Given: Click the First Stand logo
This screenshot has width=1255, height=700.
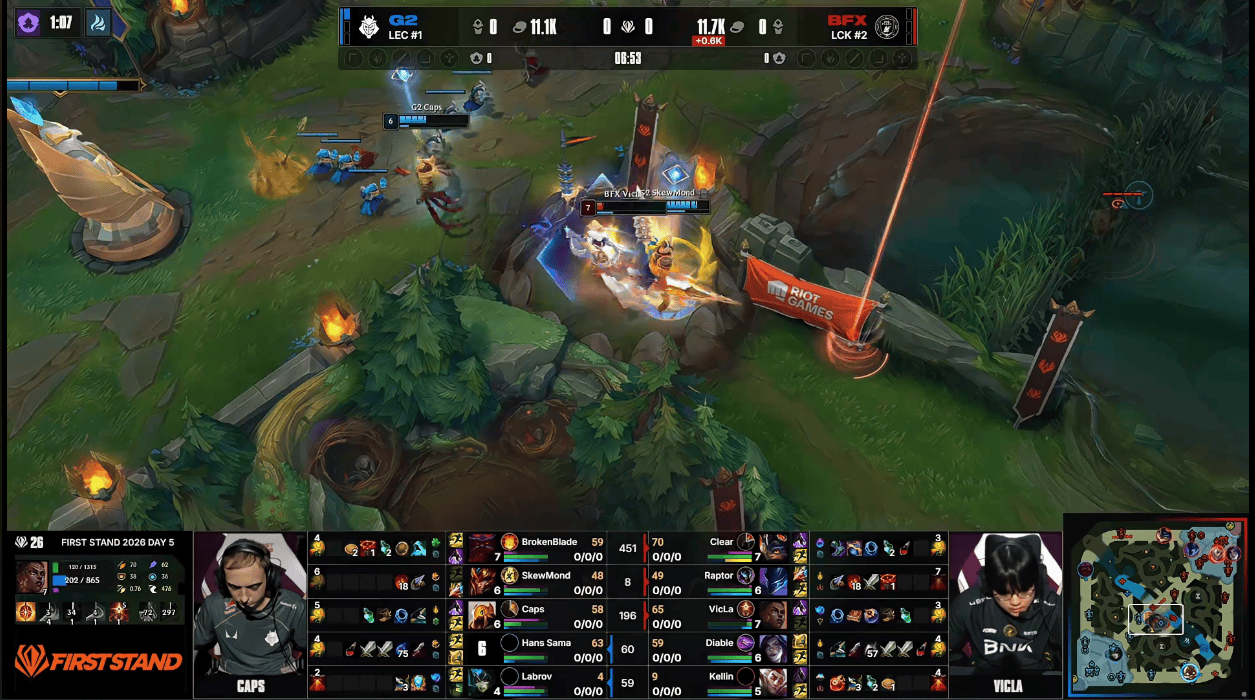Looking at the screenshot, I should click(98, 660).
